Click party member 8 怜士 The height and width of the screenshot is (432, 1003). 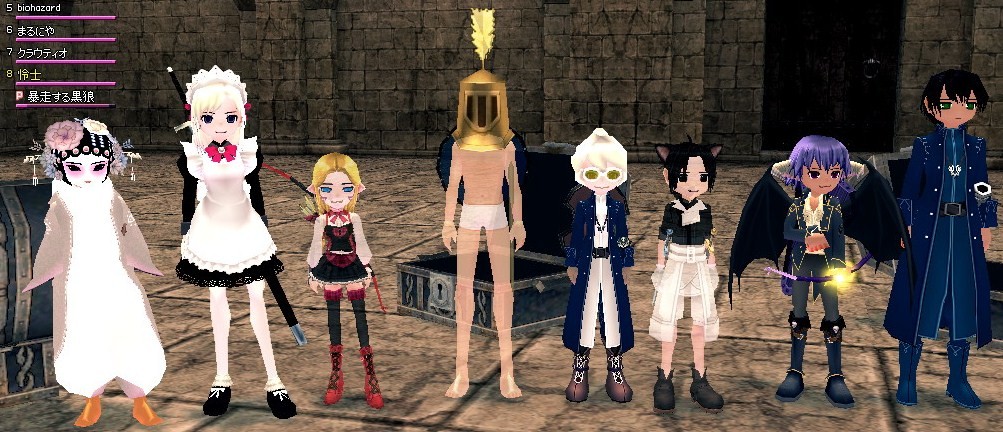pyautogui.click(x=30, y=74)
